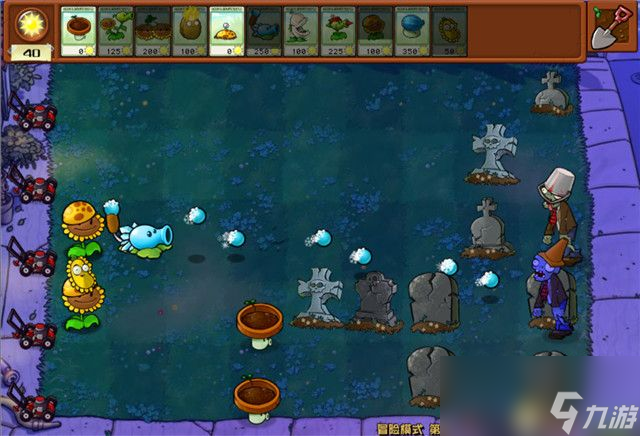640x436 pixels.
Task: Grab the shovel tool
Action: [x=606, y=30]
